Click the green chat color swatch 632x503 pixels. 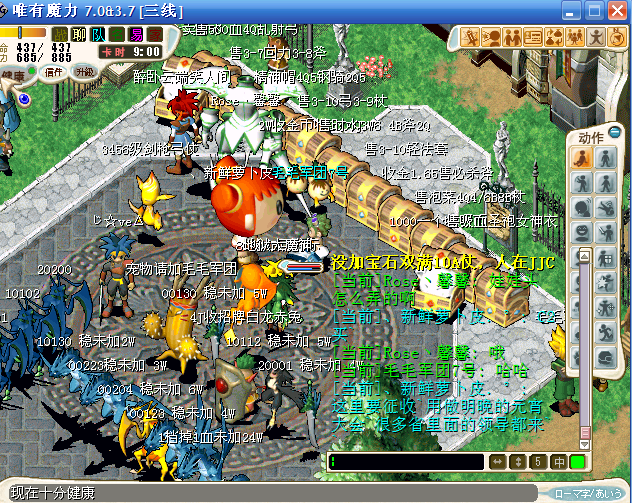click(577, 462)
